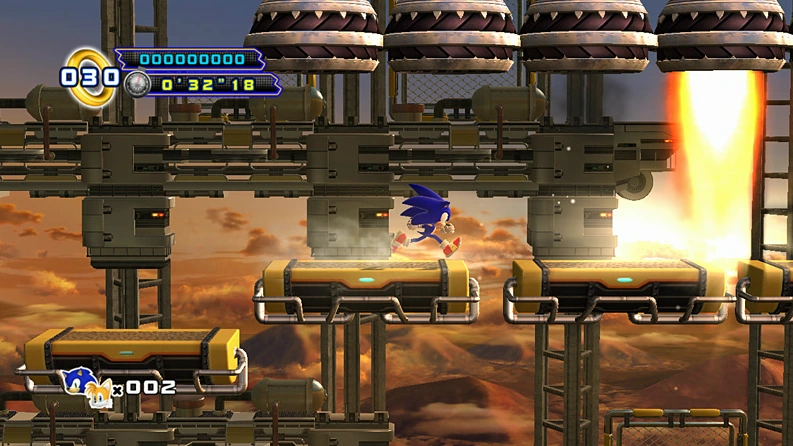Click the gold ring counter icon
793x446 pixels.
tap(90, 76)
